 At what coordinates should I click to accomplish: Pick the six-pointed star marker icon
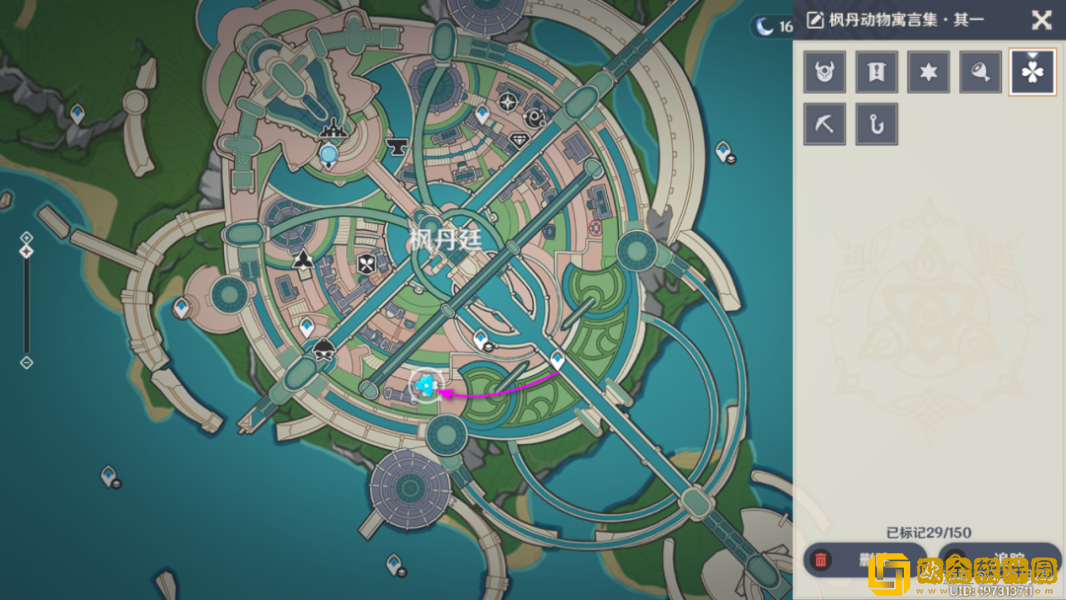click(929, 72)
